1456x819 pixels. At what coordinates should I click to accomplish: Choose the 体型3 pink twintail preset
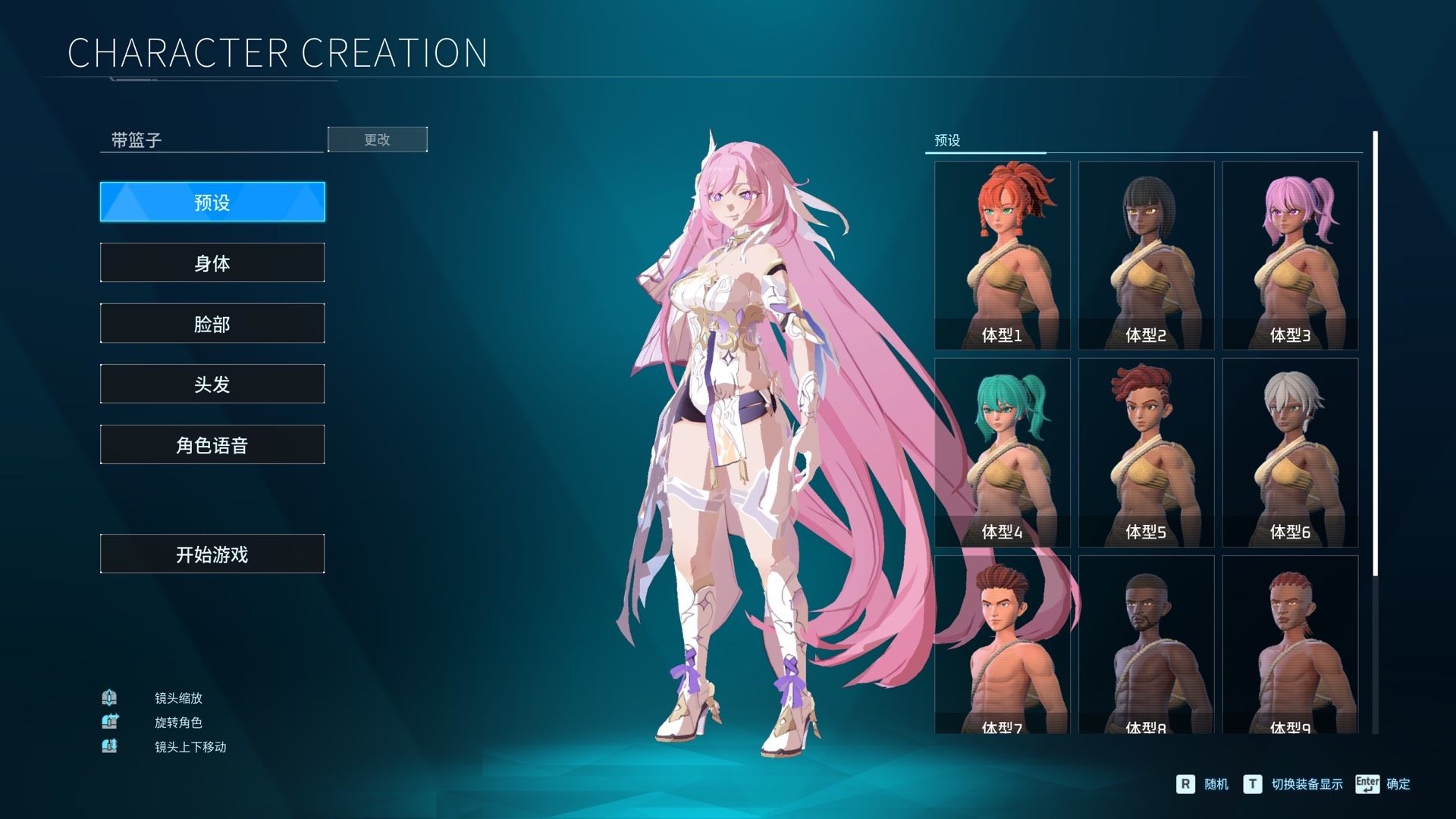[1290, 255]
